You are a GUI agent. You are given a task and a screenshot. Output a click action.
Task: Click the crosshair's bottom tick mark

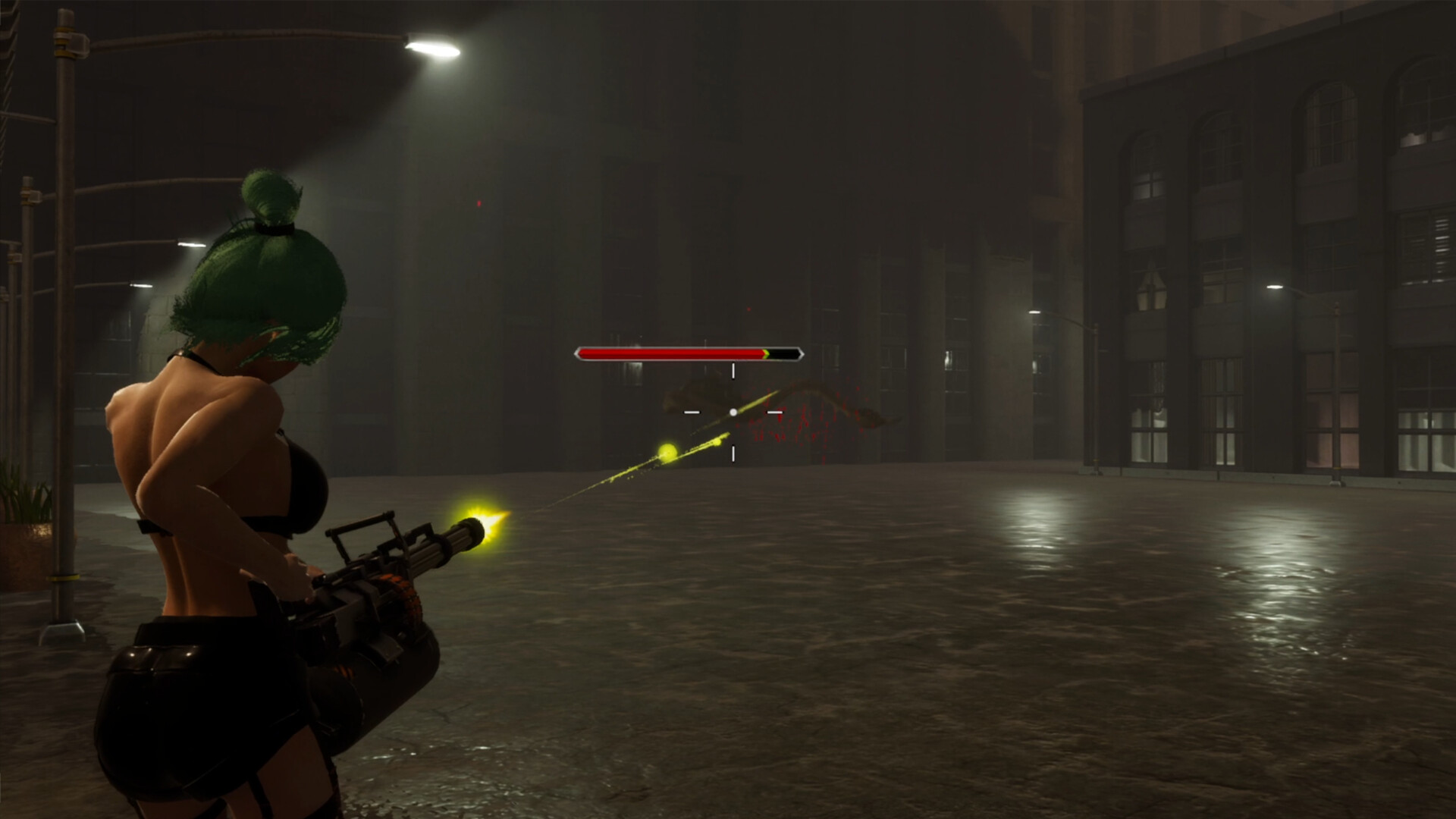tap(733, 453)
